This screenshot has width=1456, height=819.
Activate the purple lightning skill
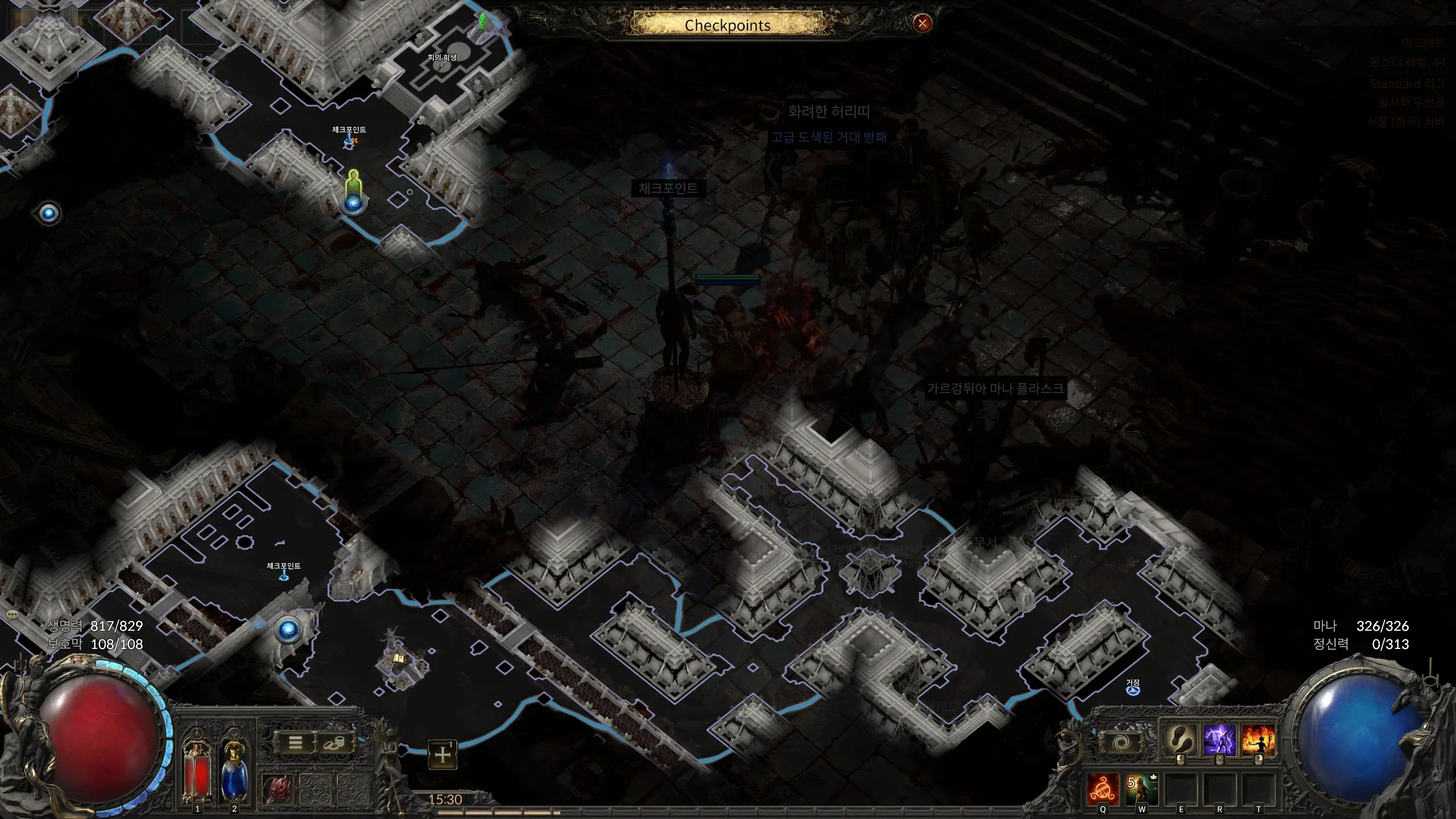click(x=1219, y=741)
